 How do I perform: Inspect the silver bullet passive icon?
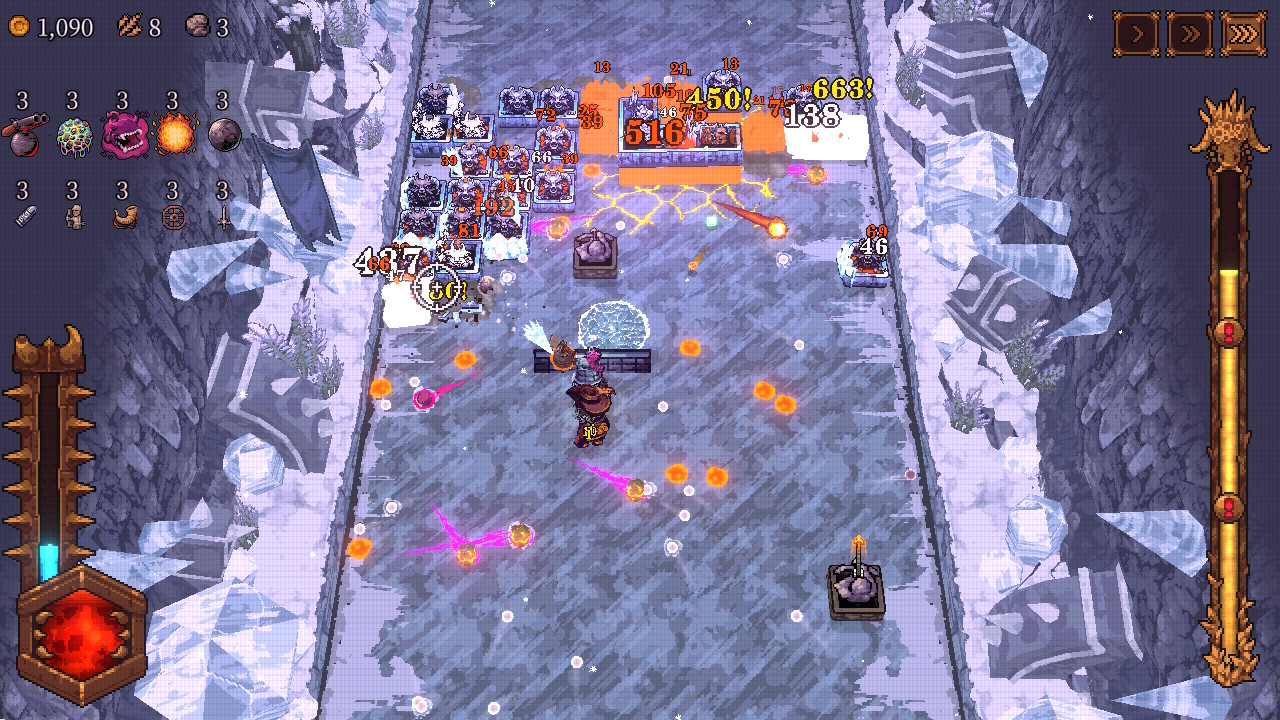coord(23,217)
